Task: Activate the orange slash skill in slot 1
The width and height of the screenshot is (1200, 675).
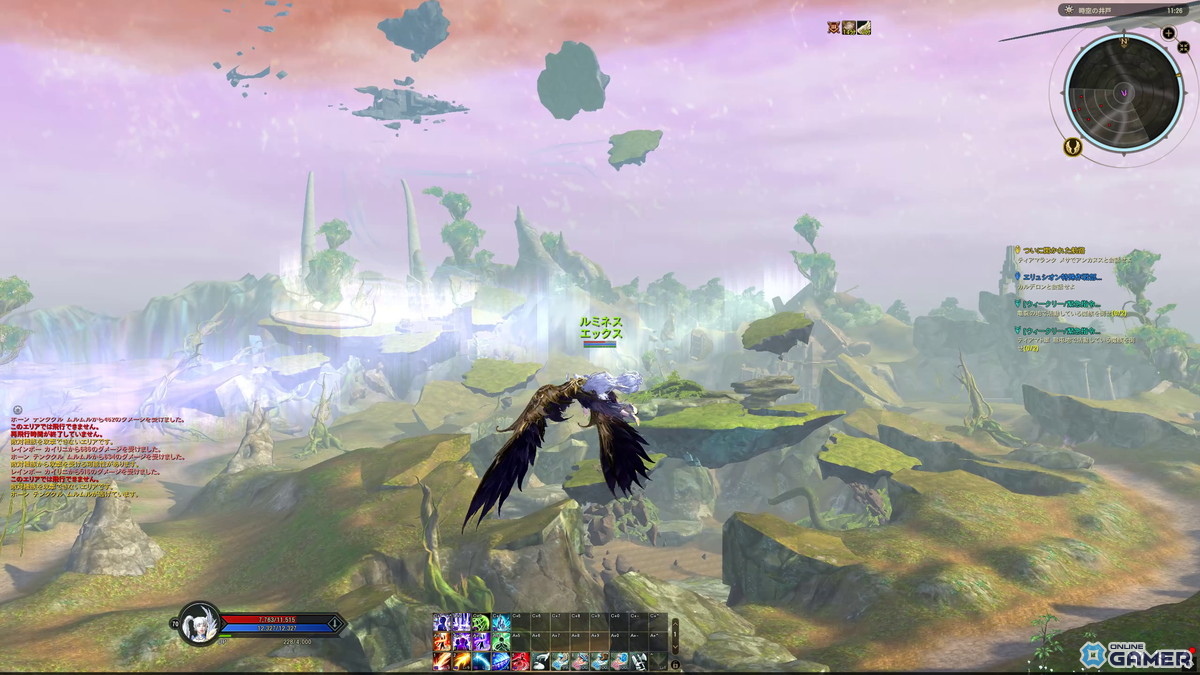Action: [x=442, y=661]
